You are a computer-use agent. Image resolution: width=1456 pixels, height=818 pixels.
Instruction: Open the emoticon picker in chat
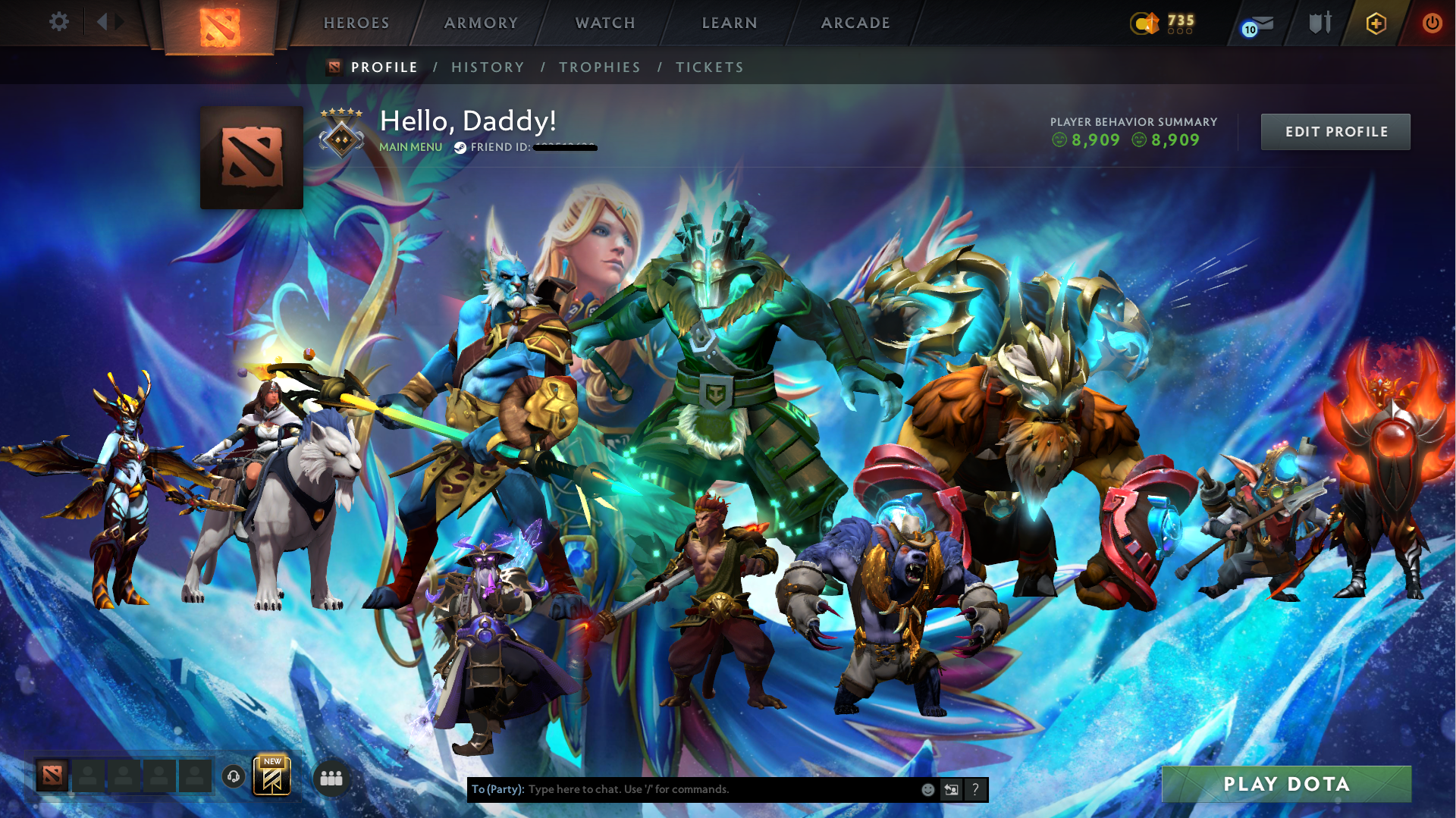[927, 789]
